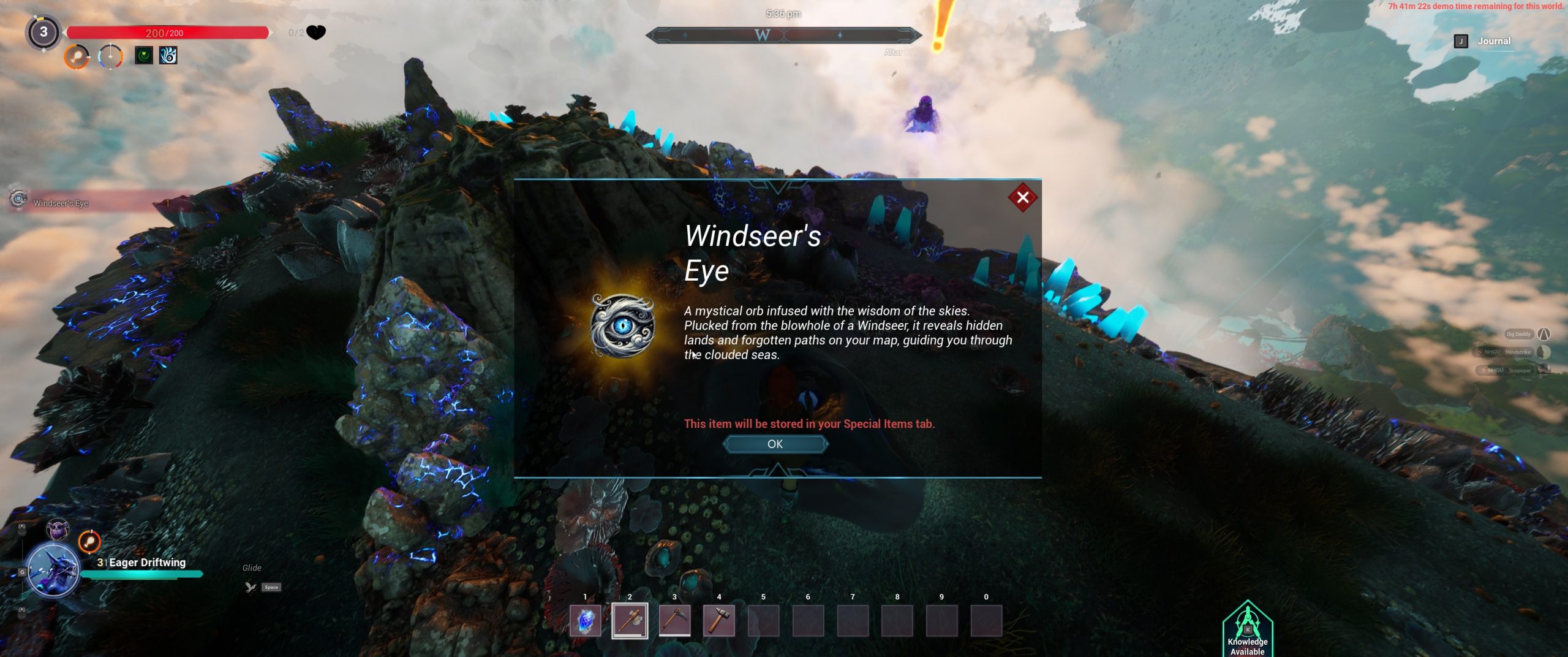The height and width of the screenshot is (657, 1568).
Task: Click the temperature gauge dial
Action: click(110, 57)
